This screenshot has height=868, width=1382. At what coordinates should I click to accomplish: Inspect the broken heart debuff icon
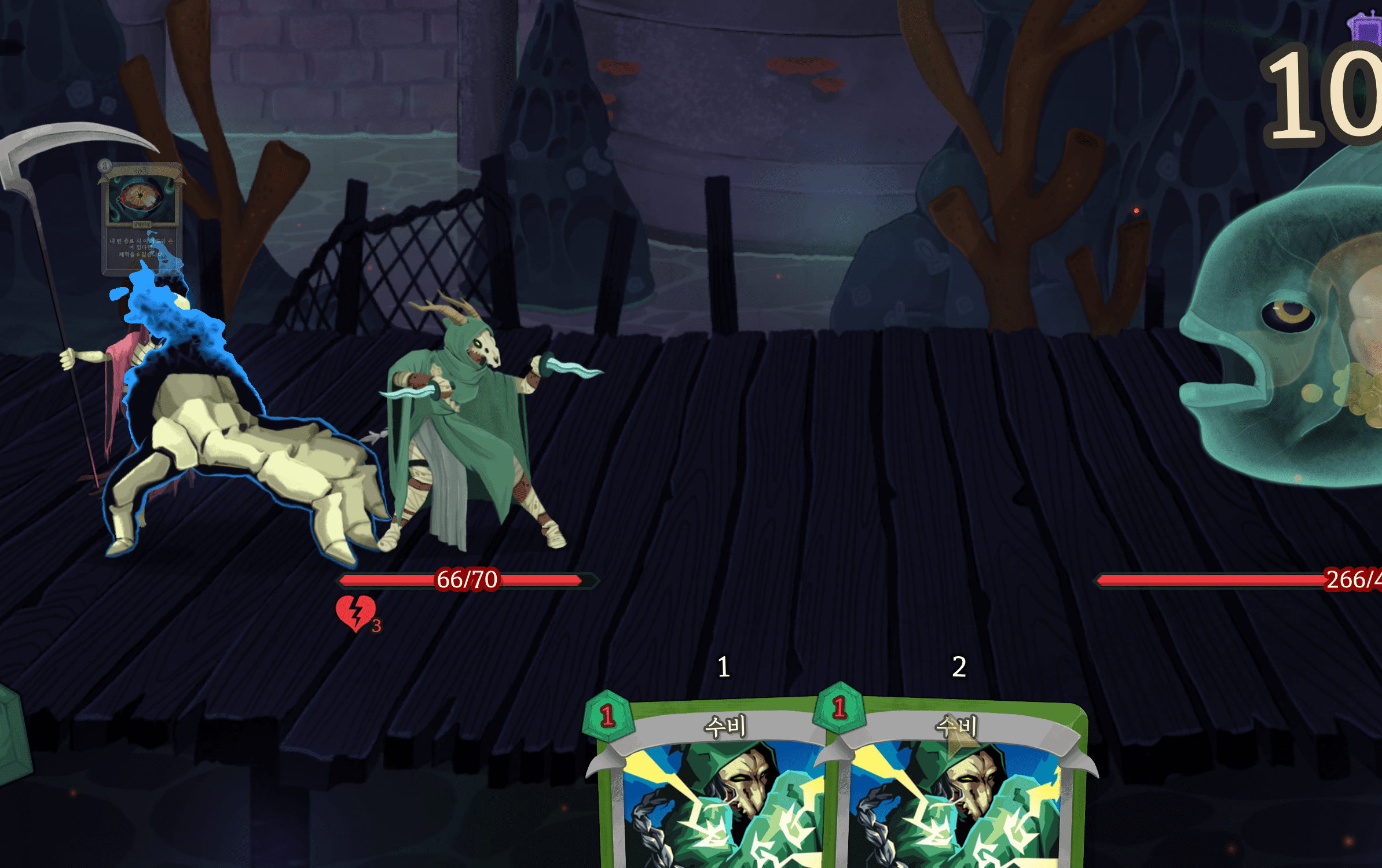click(x=355, y=613)
